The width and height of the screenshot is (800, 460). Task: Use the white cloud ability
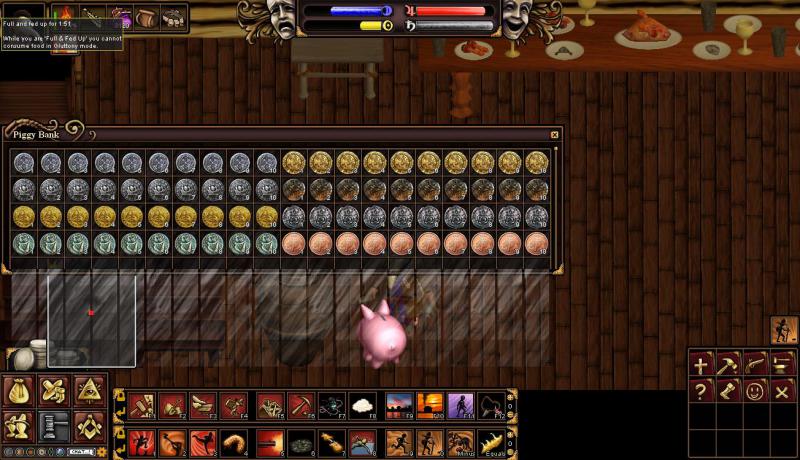(362, 406)
